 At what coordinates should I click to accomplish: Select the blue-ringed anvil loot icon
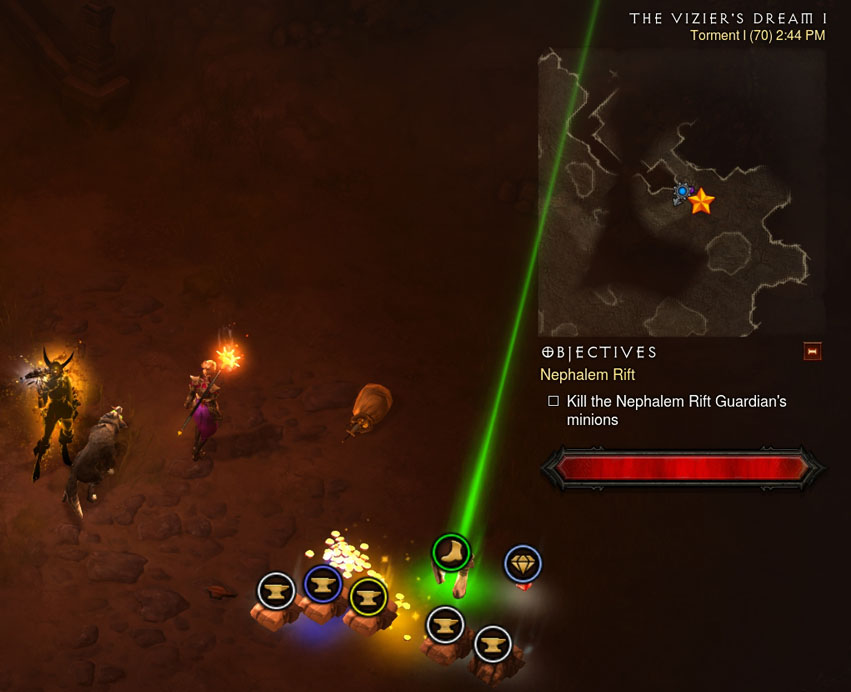pyautogui.click(x=323, y=583)
